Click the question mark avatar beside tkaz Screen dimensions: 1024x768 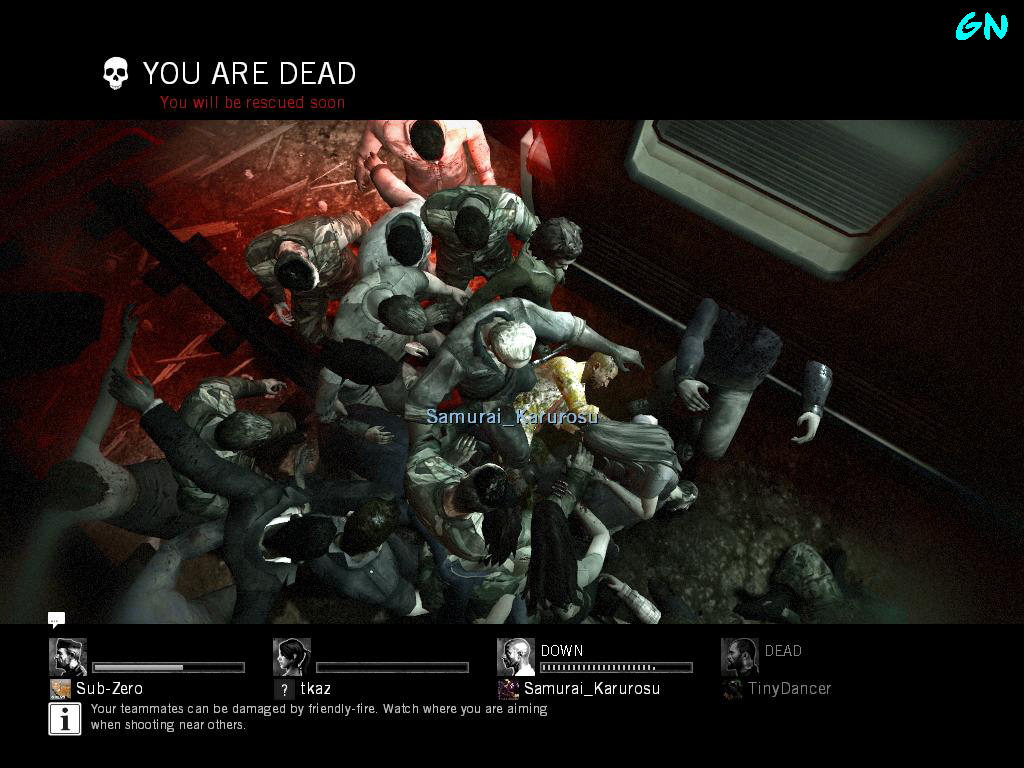click(x=284, y=689)
